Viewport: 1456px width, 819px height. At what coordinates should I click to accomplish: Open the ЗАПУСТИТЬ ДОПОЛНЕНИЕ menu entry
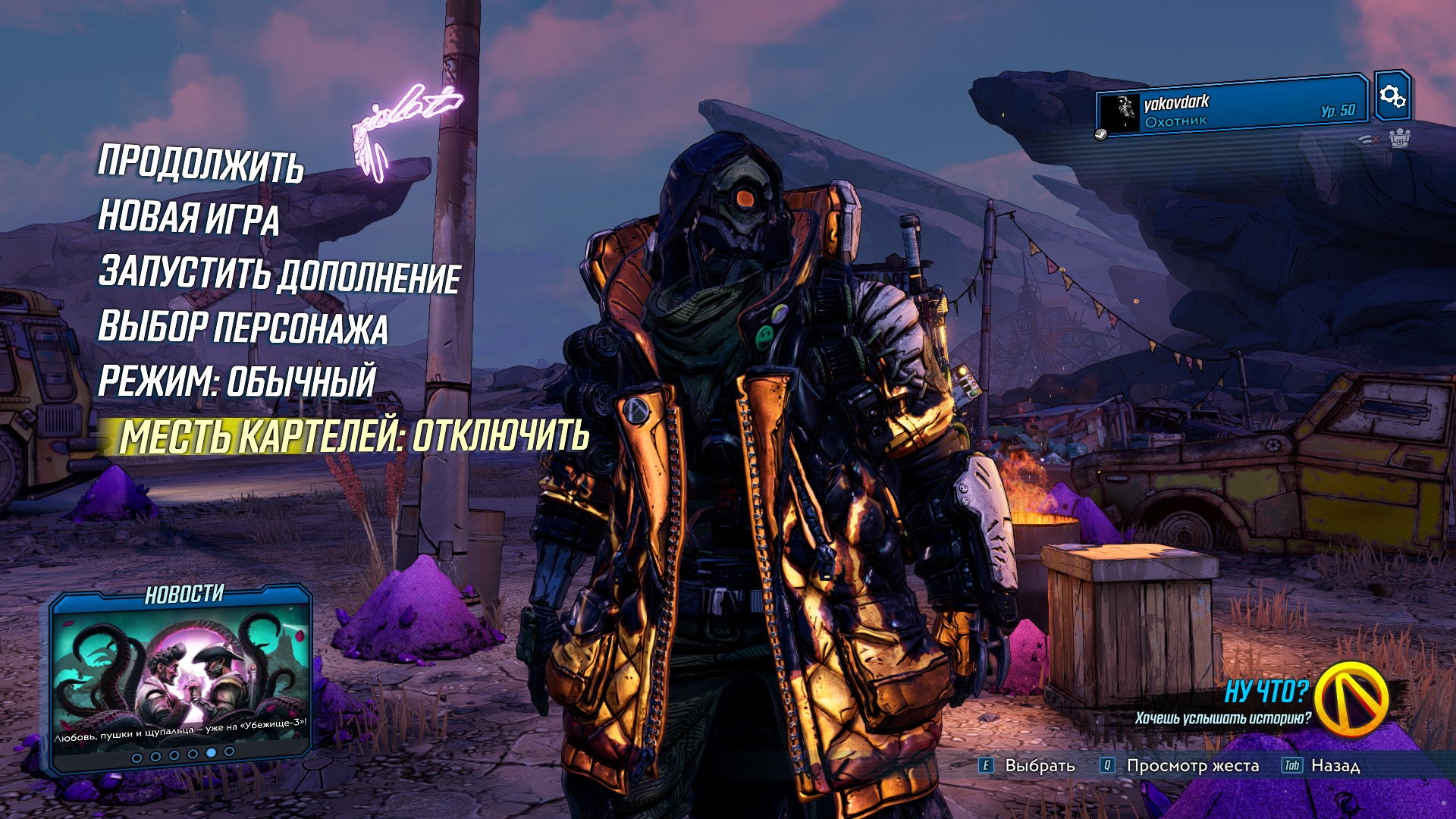279,274
